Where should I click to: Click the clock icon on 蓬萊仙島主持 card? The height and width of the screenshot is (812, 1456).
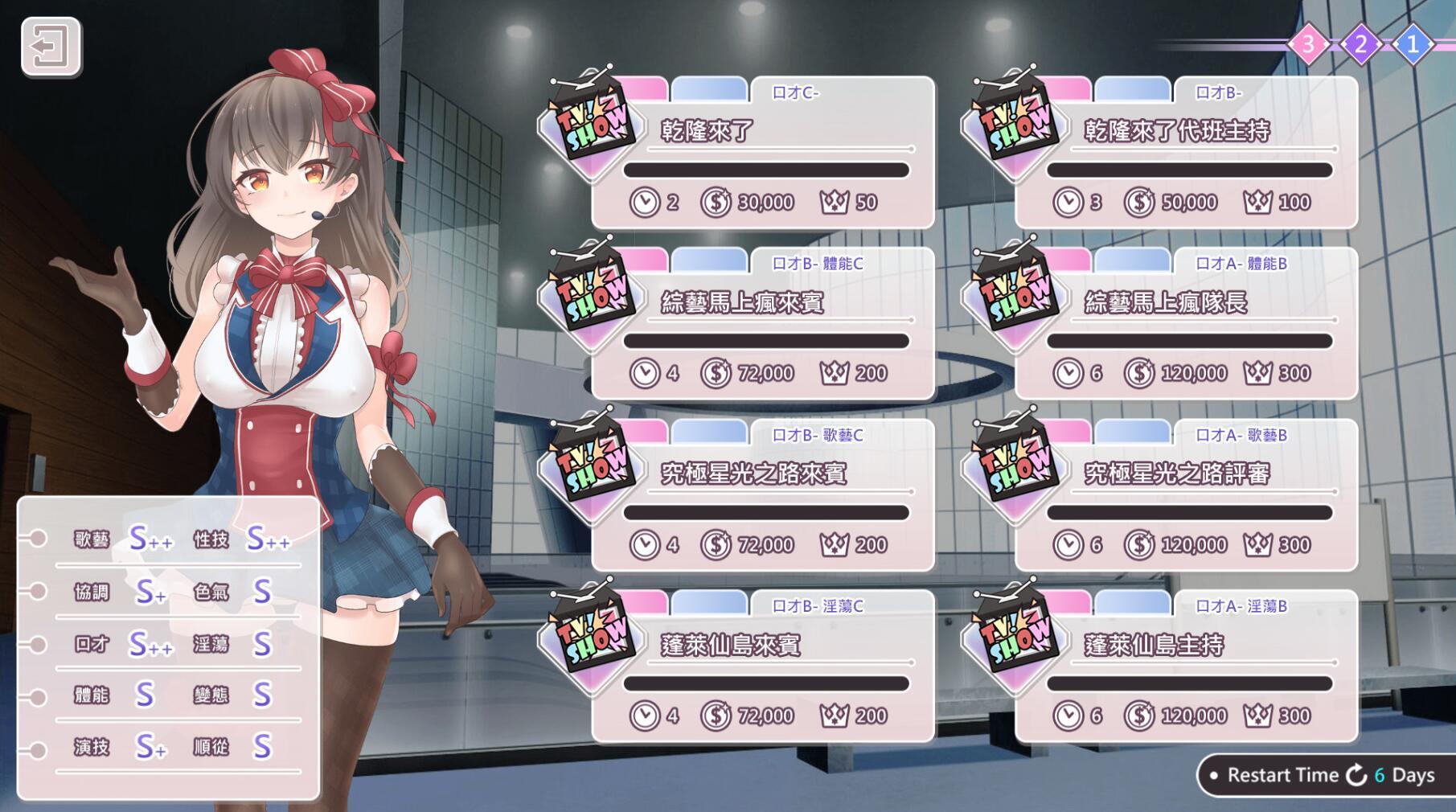click(1069, 715)
